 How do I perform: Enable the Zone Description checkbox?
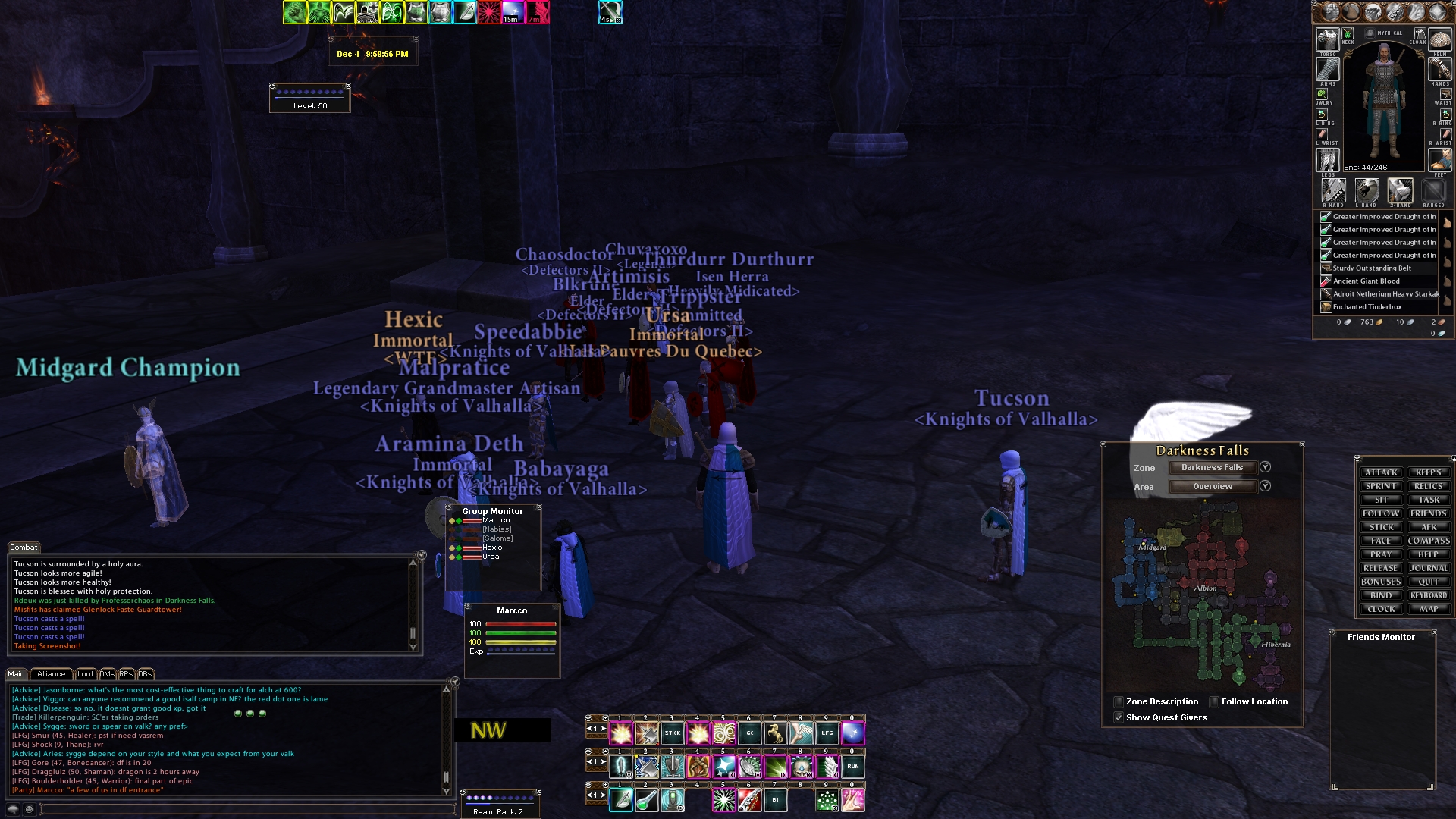1119,701
